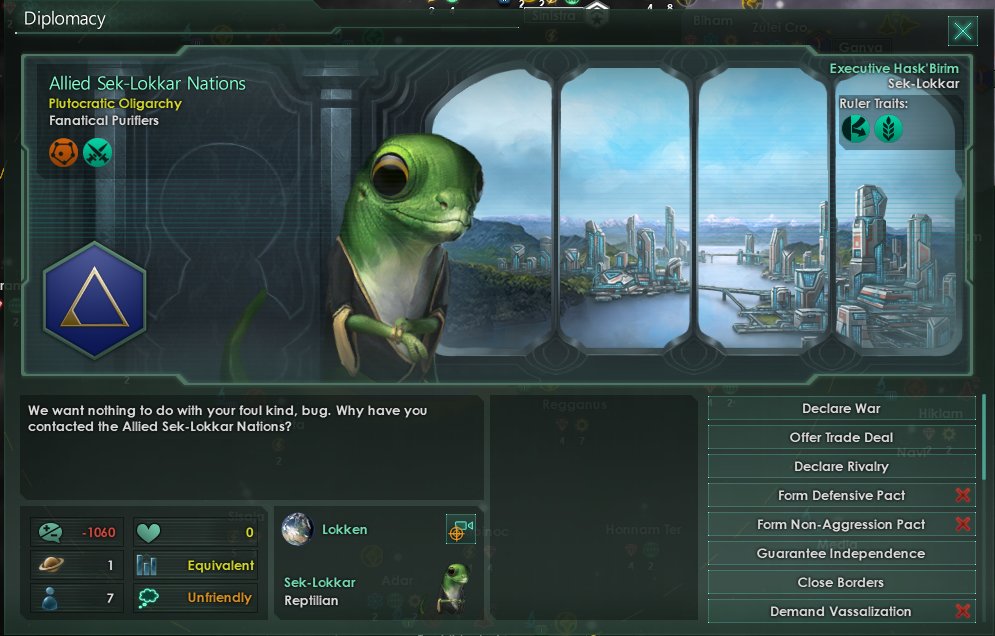Viewport: 995px width, 636px height.
Task: Click the go-to-capital camera icon beside Lokken
Action: [460, 530]
